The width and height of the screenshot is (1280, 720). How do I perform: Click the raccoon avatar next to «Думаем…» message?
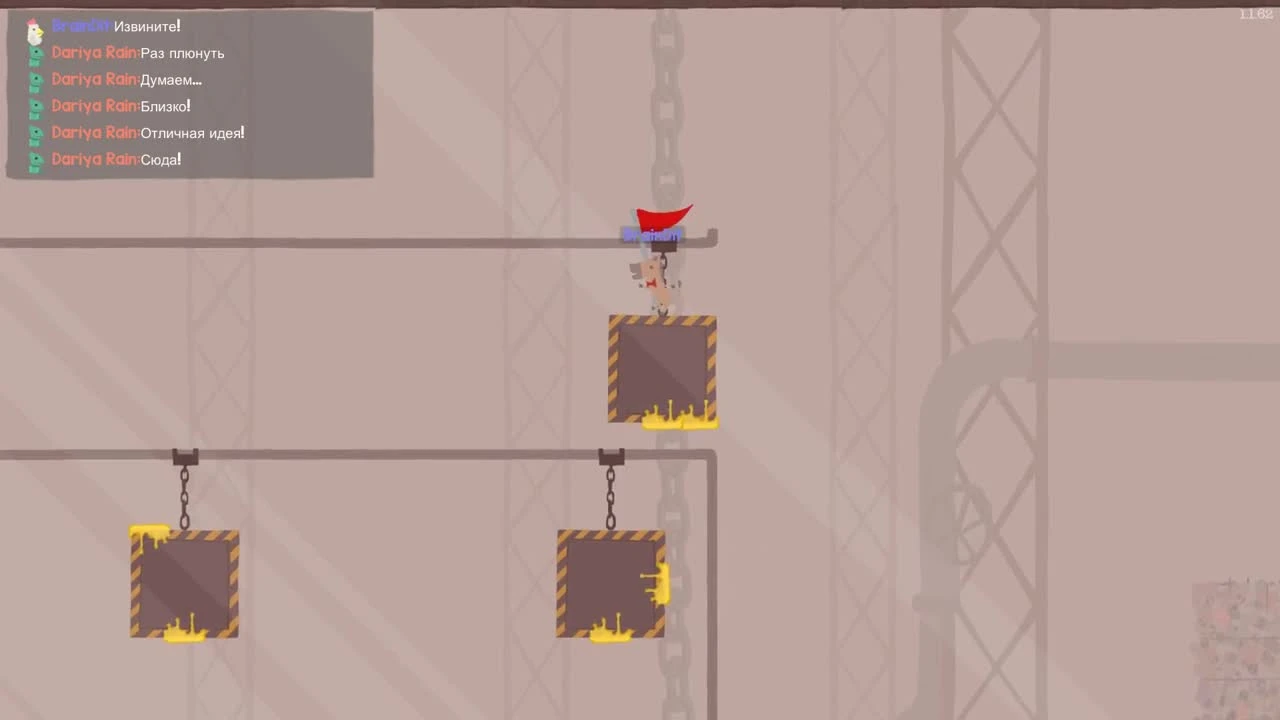pos(35,79)
